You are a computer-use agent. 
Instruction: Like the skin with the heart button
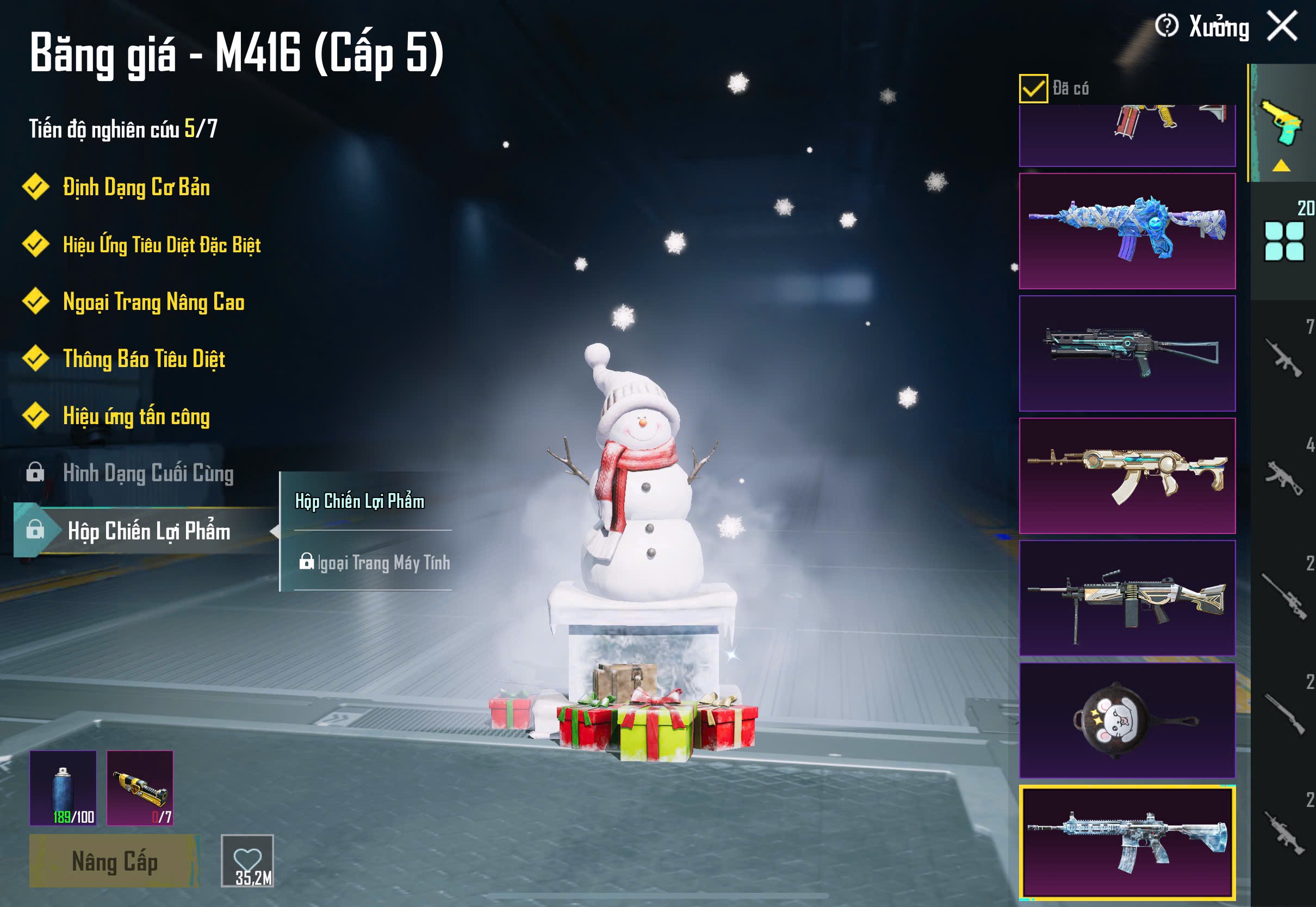pos(247,860)
